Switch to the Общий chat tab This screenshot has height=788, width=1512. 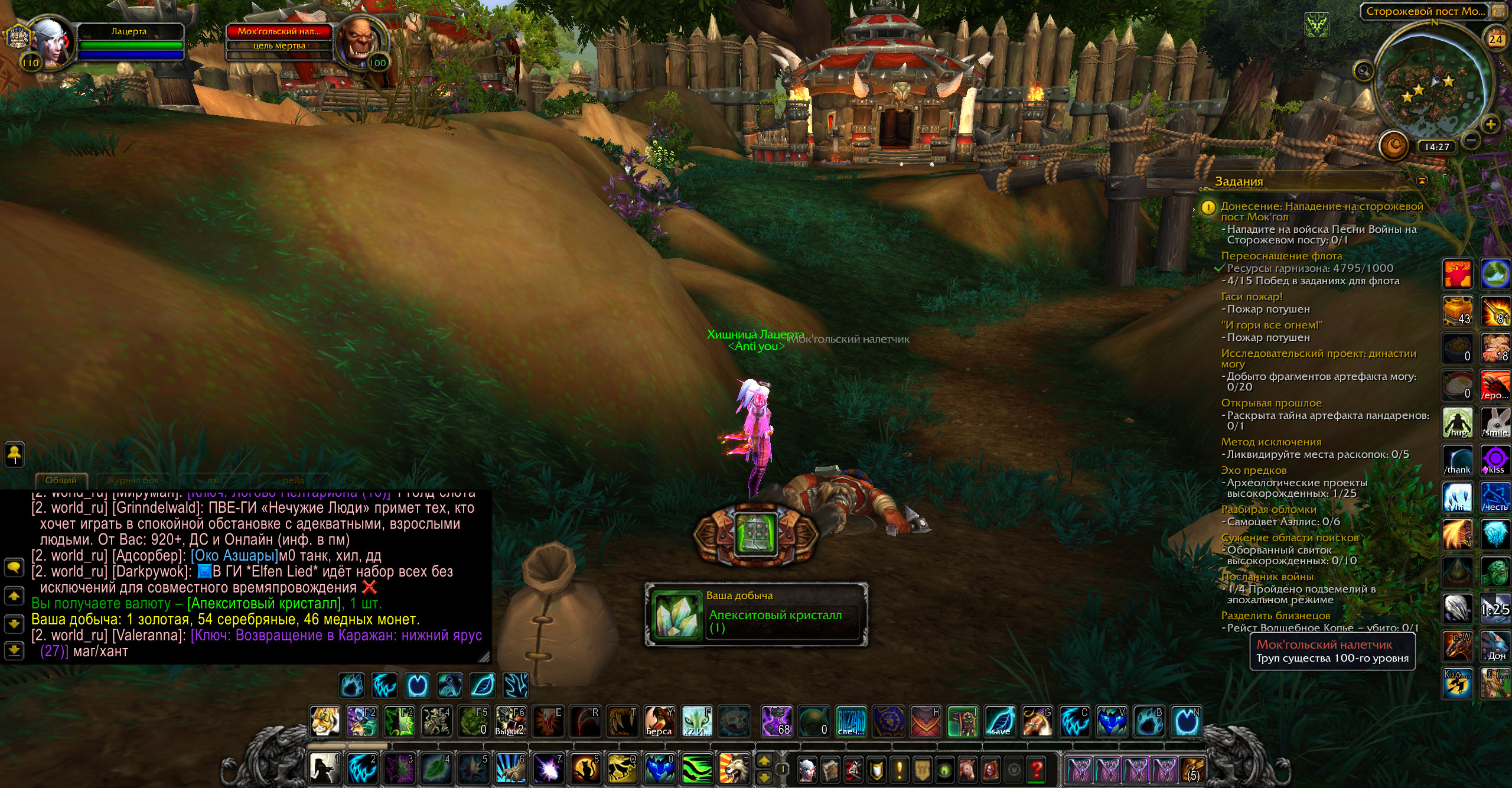pyautogui.click(x=61, y=480)
